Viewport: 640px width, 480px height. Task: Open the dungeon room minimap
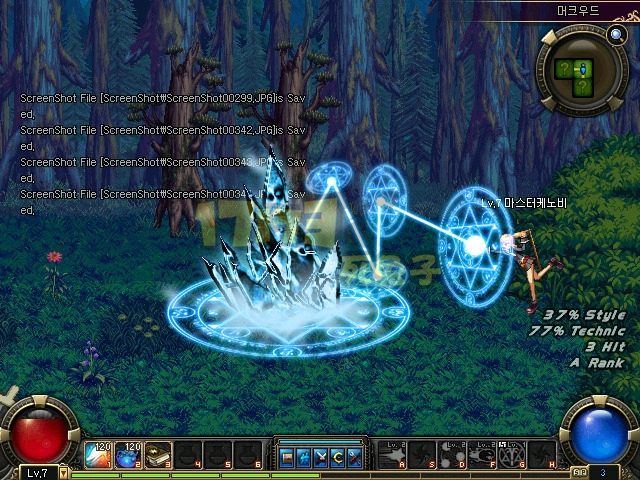click(576, 71)
